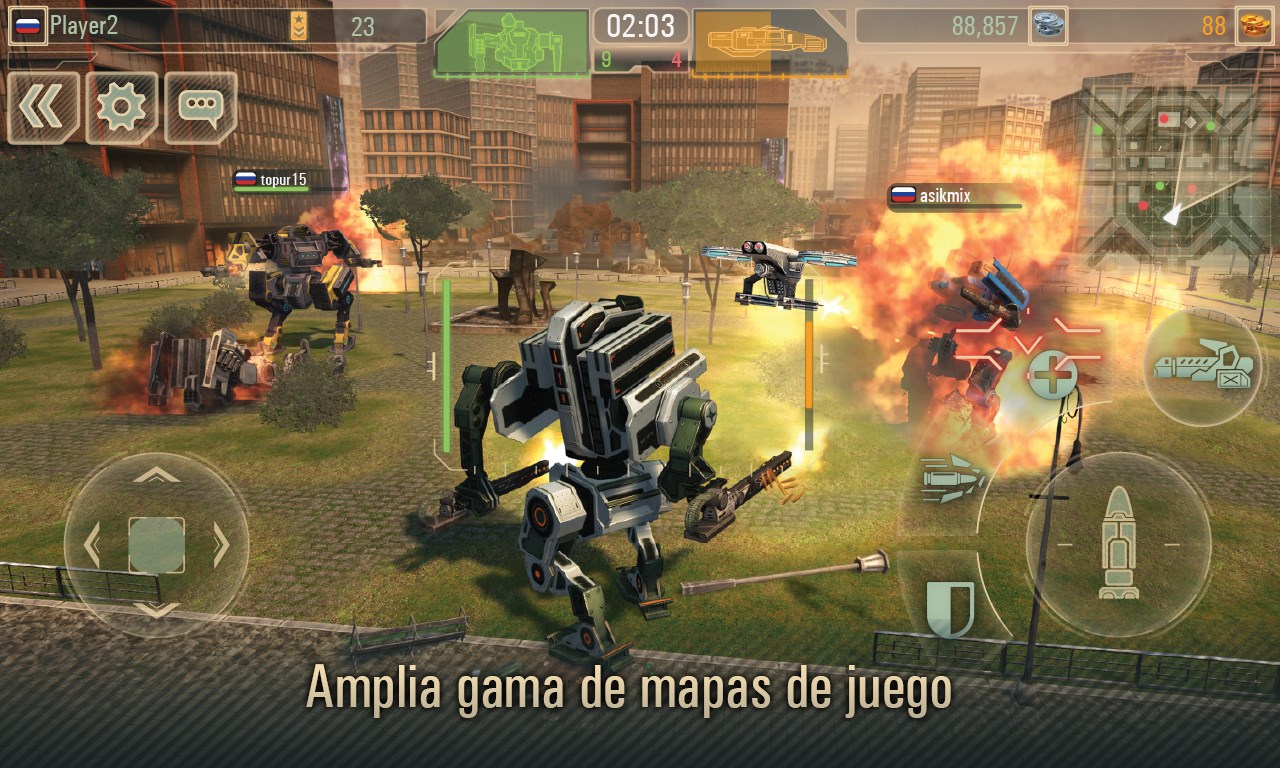
Task: Open the chat message icon
Action: [x=198, y=108]
